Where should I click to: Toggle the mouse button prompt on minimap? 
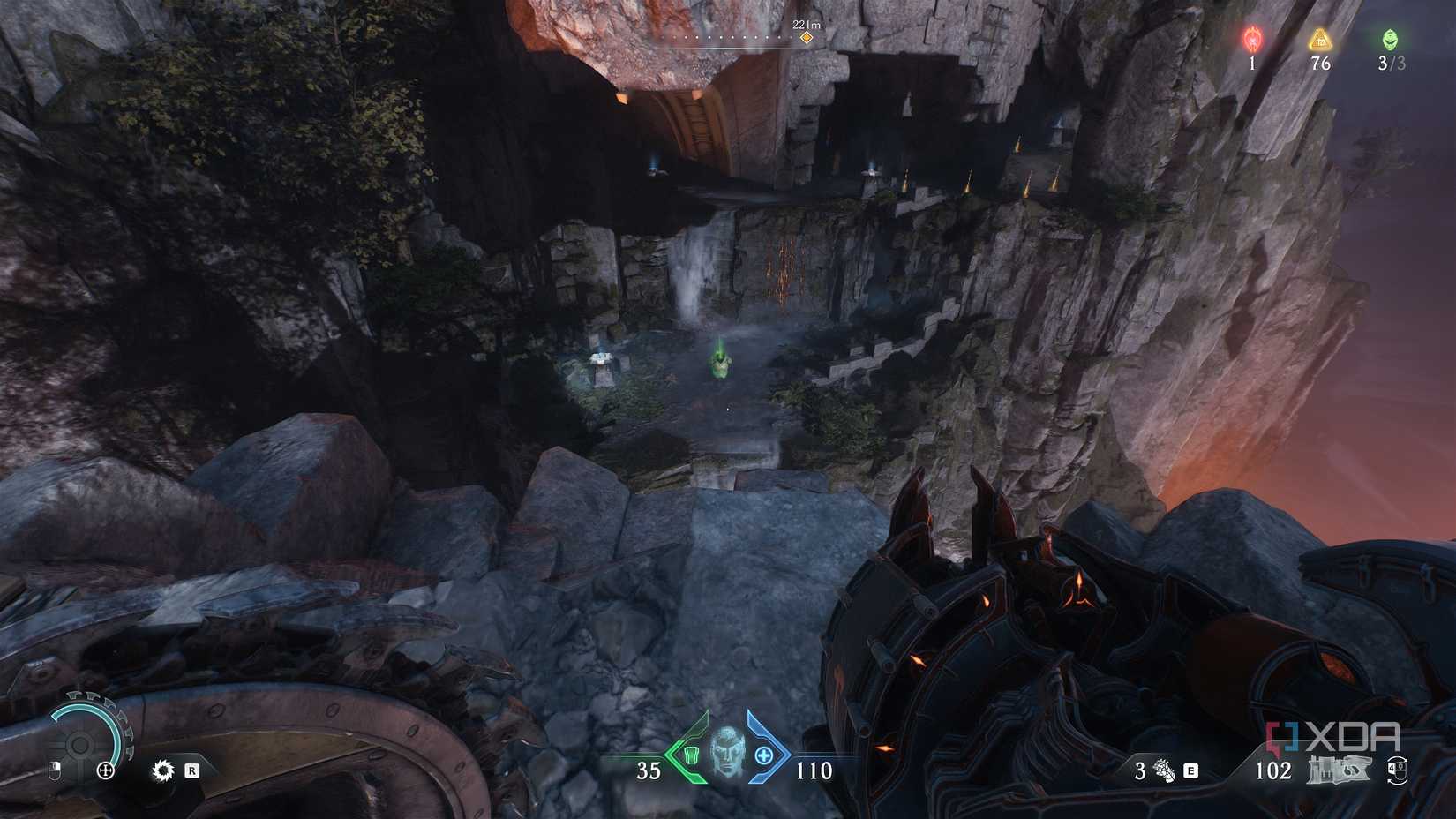coord(54,770)
